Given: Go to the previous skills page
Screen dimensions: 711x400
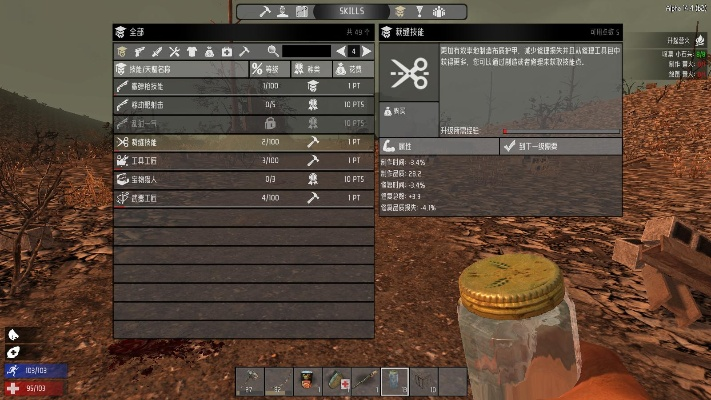Looking at the screenshot, I should 341,50.
